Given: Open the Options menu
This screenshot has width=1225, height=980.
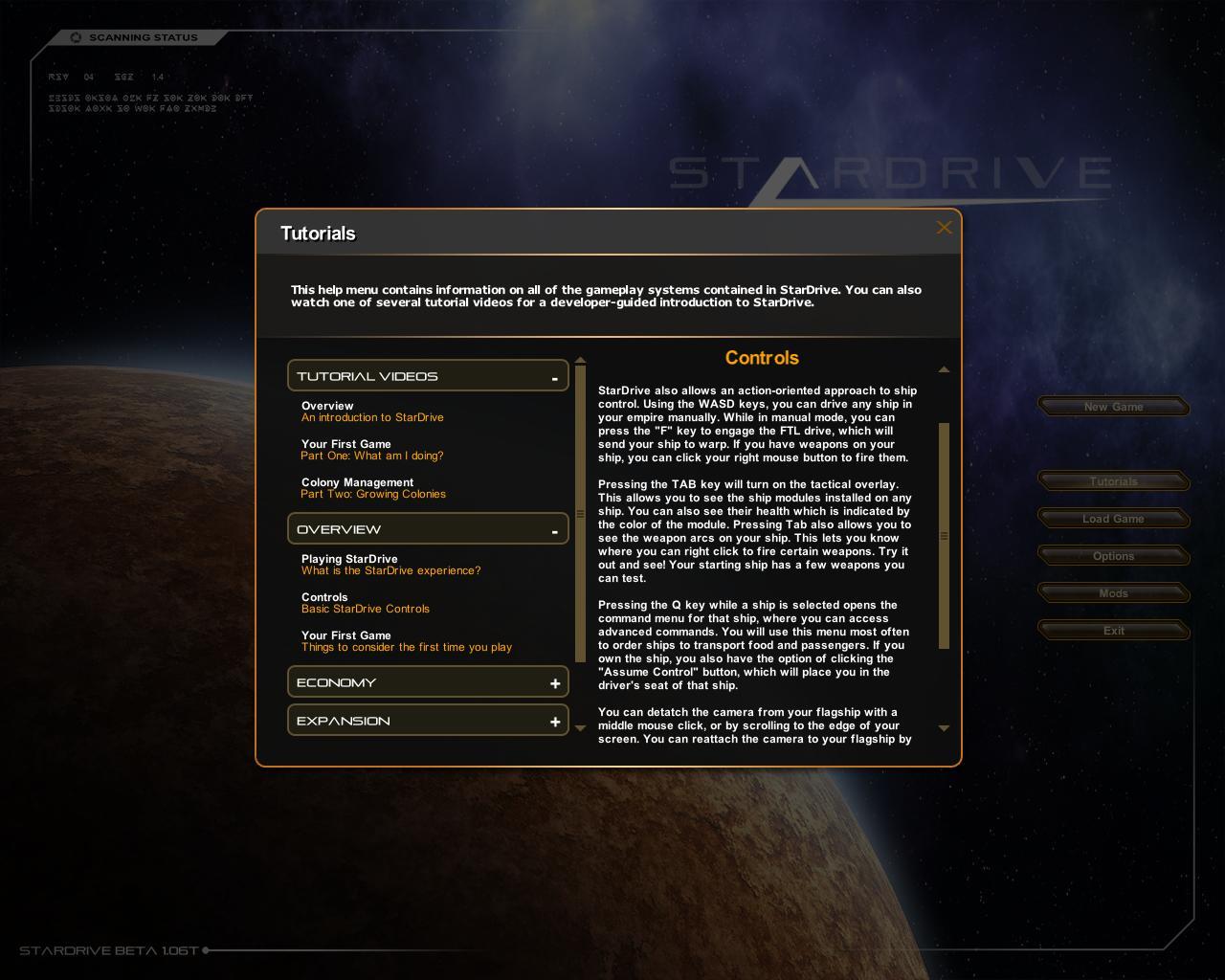Looking at the screenshot, I should point(1113,556).
